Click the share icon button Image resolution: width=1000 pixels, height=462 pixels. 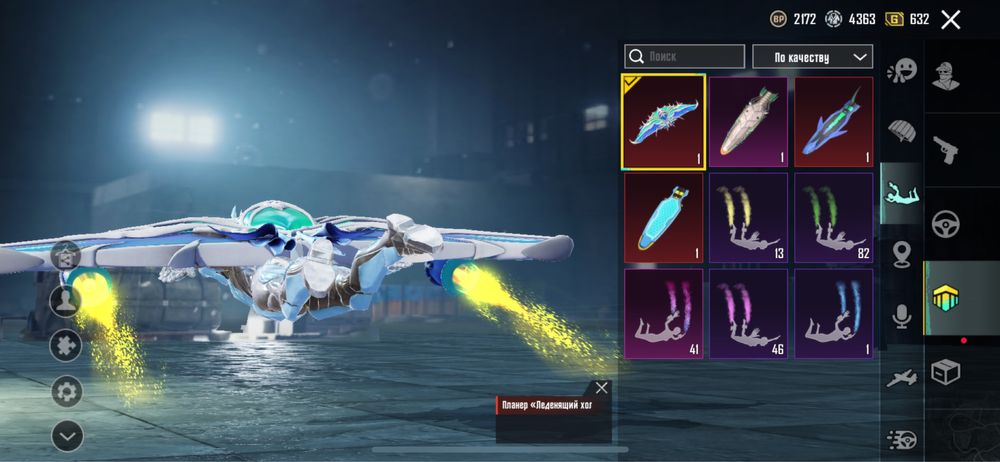pos(67,256)
